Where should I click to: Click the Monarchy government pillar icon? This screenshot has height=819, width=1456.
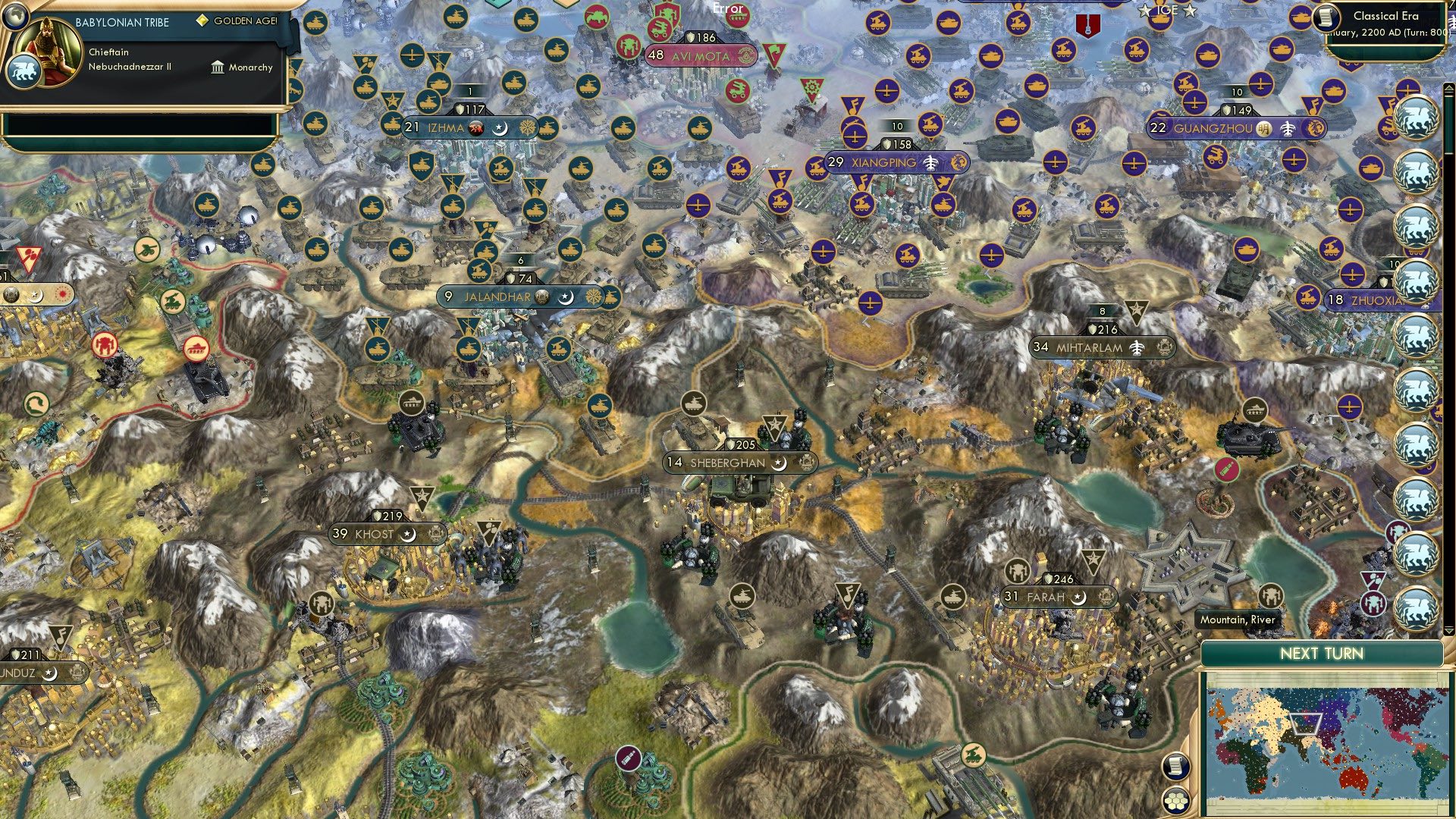click(x=218, y=68)
